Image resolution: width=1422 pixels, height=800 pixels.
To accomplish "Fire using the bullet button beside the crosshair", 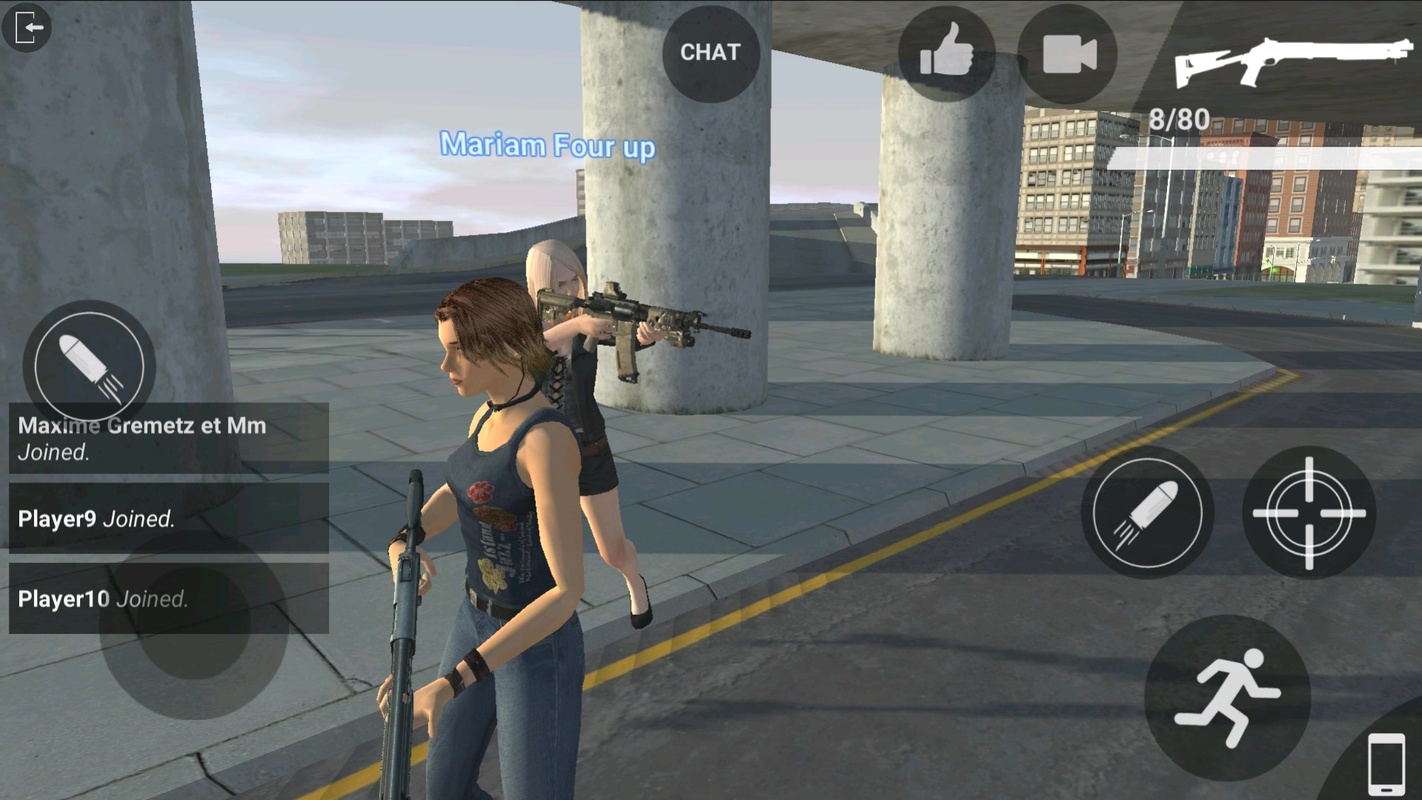I will [x=1147, y=512].
